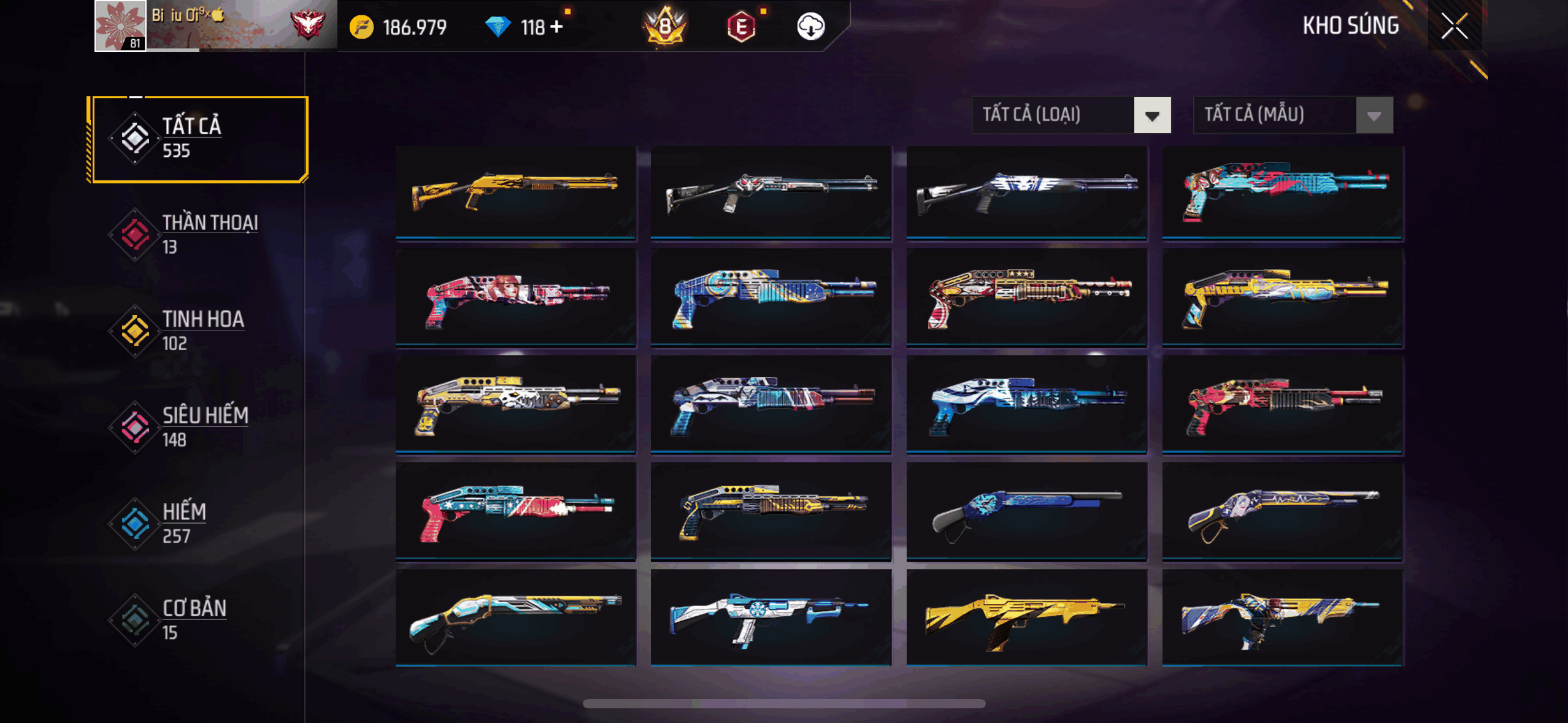Click the horizontal scrollbar at the bottom
The width and height of the screenshot is (1568, 723).
point(784,703)
